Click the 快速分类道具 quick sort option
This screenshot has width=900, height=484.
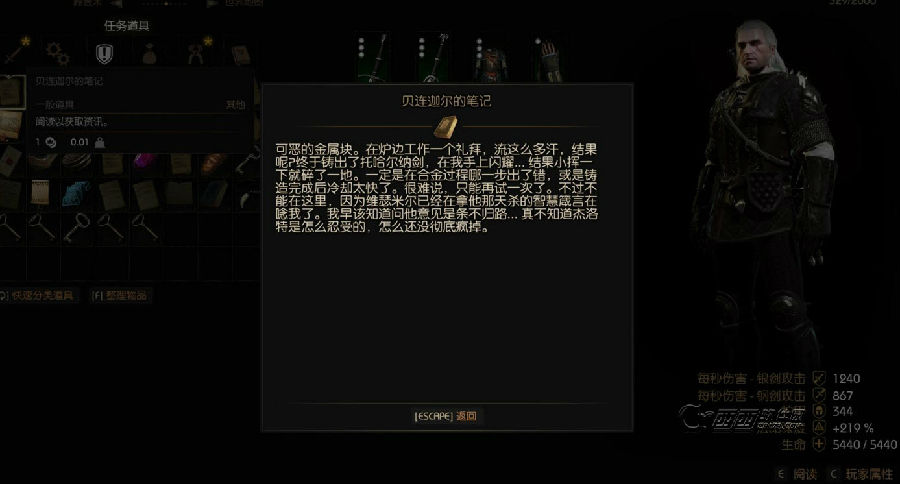pos(38,296)
